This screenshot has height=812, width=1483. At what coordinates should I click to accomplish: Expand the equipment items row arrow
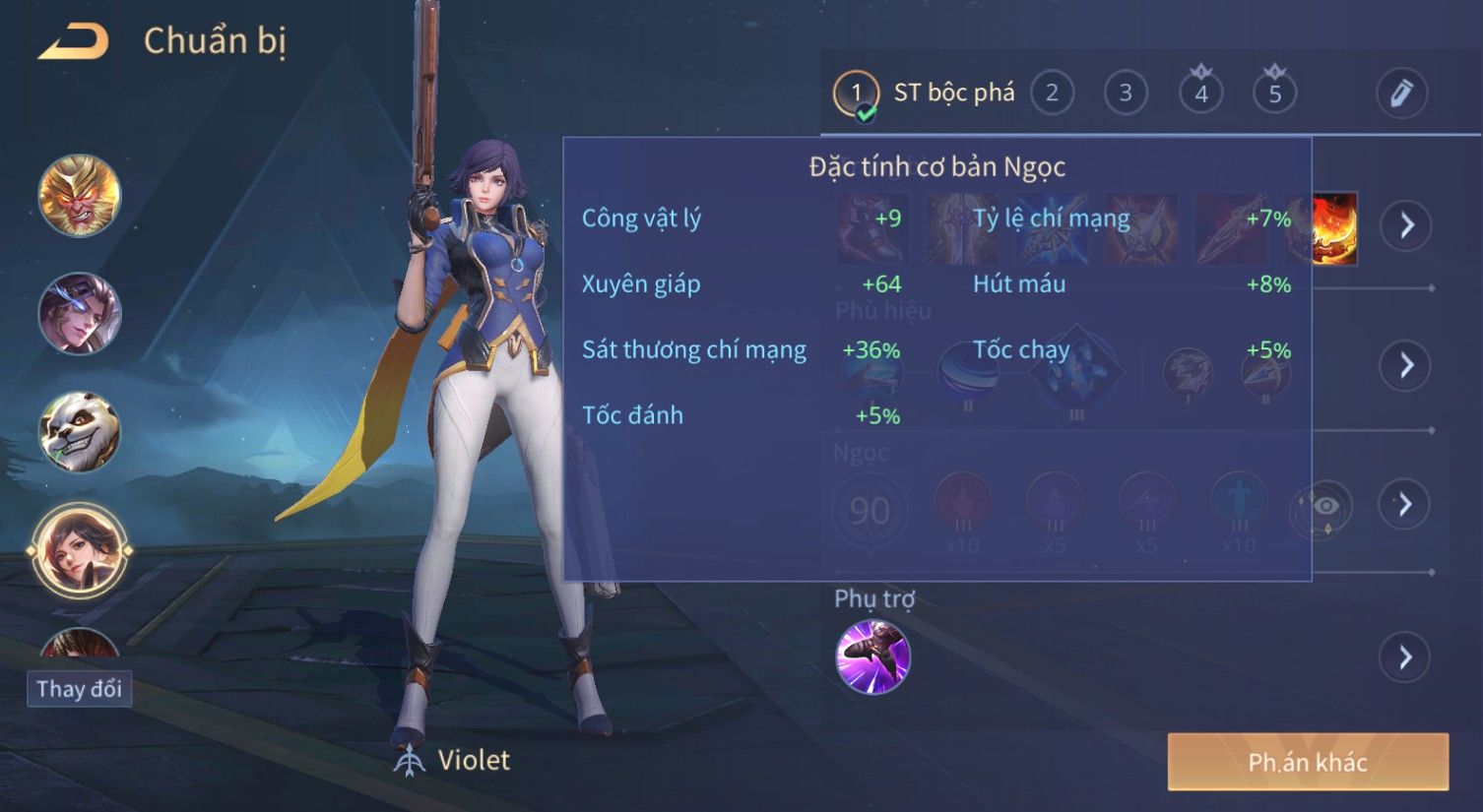pyautogui.click(x=1406, y=225)
